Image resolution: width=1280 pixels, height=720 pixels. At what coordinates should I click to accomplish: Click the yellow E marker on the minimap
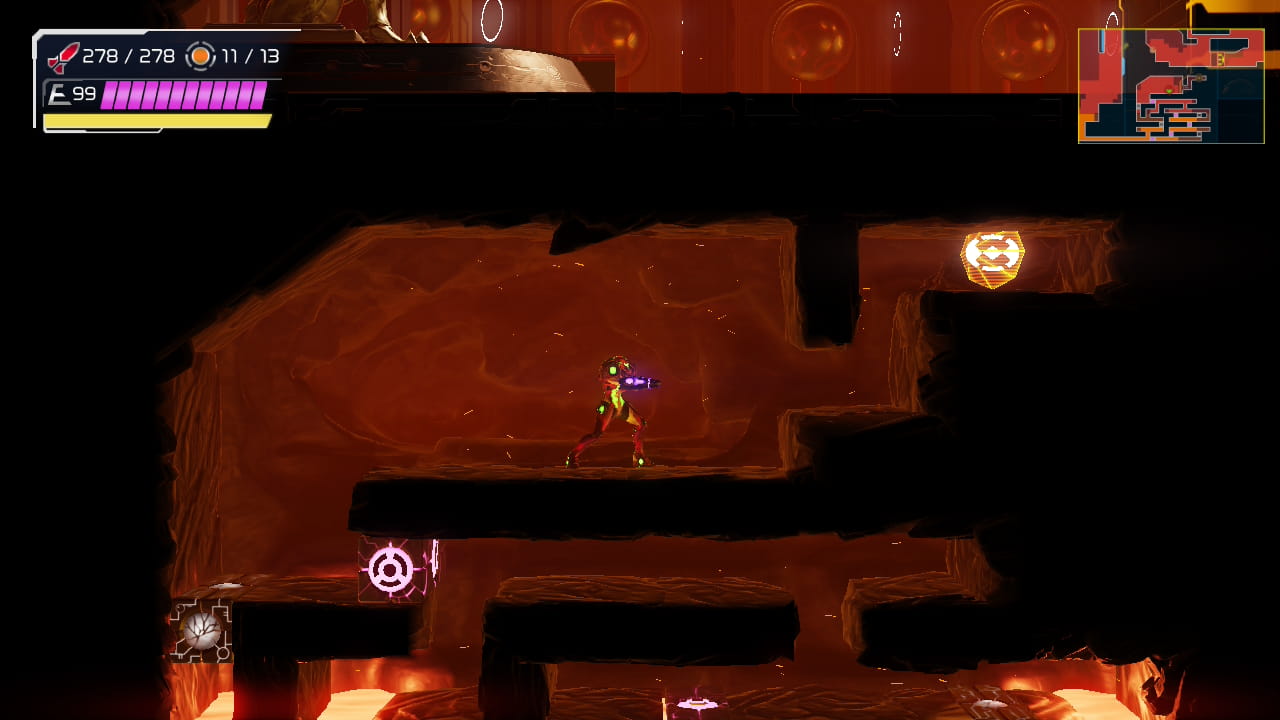(x=1219, y=60)
